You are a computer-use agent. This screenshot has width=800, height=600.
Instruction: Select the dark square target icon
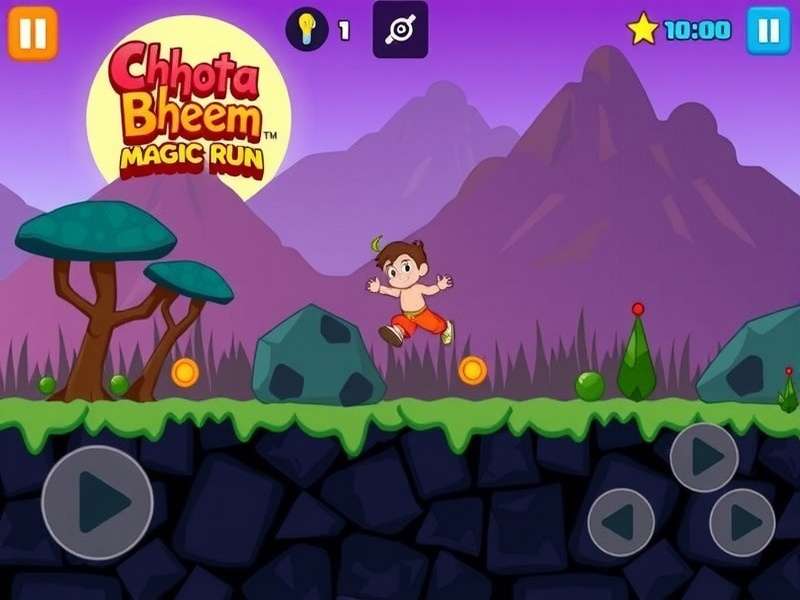(400, 29)
